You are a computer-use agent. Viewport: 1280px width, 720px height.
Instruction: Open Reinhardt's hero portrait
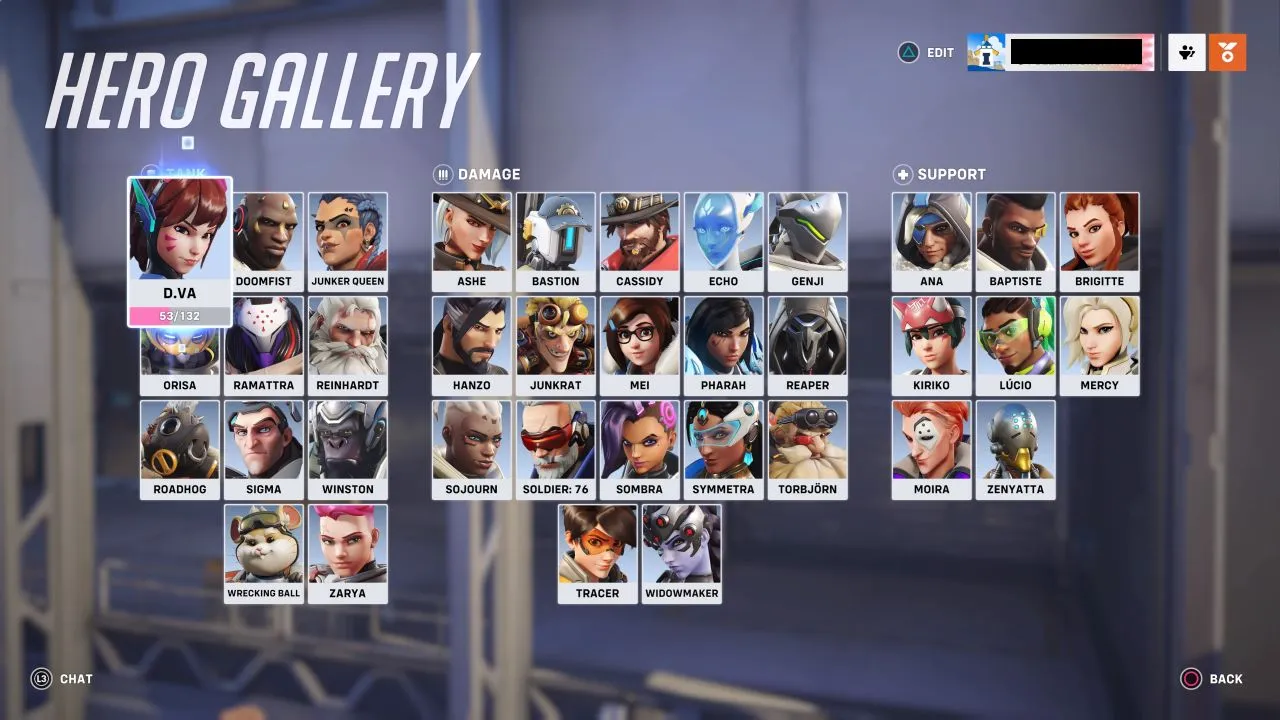tap(348, 345)
